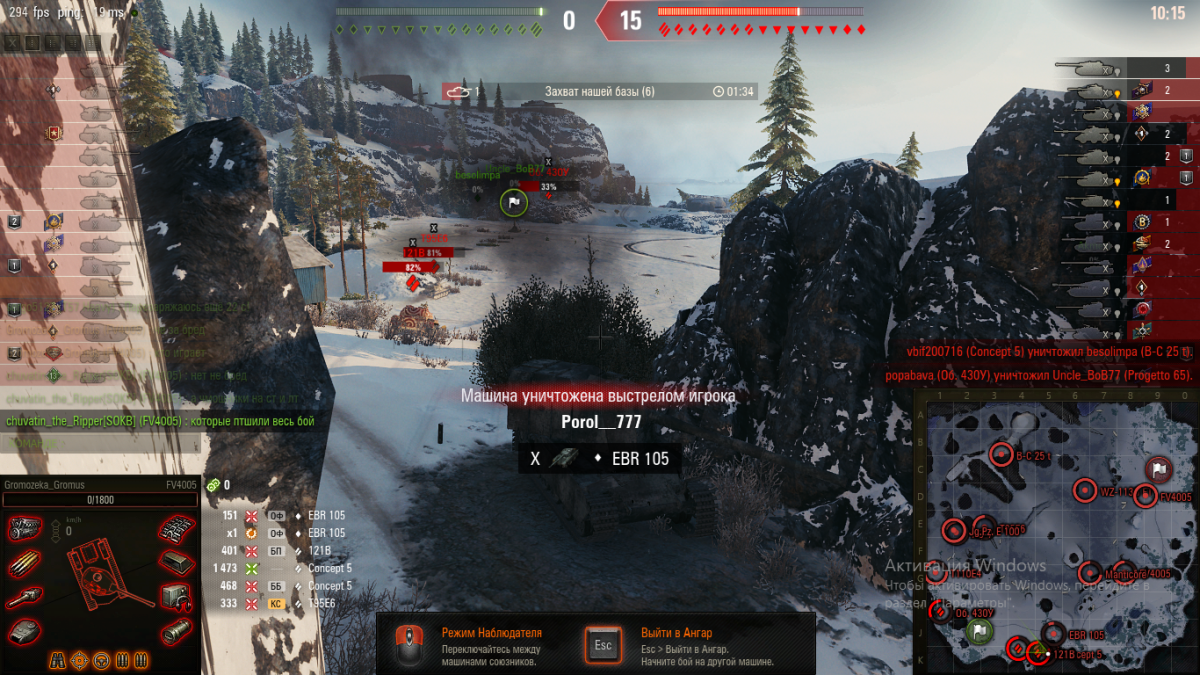The height and width of the screenshot is (675, 1200).
Task: Select the Manticore marker on the minimap
Action: coord(1091,573)
